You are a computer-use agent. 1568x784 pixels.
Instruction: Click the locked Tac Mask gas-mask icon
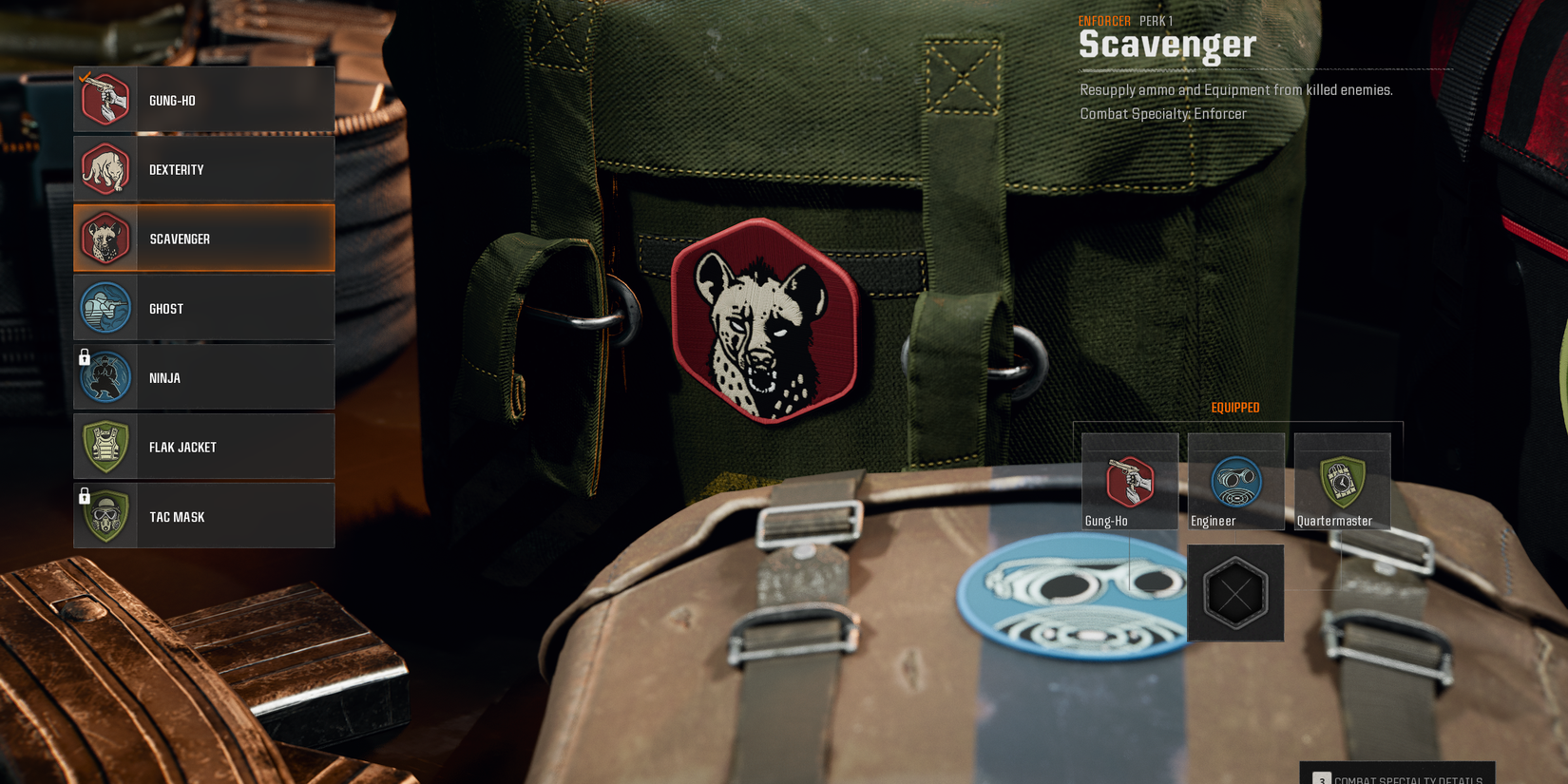coord(105,516)
